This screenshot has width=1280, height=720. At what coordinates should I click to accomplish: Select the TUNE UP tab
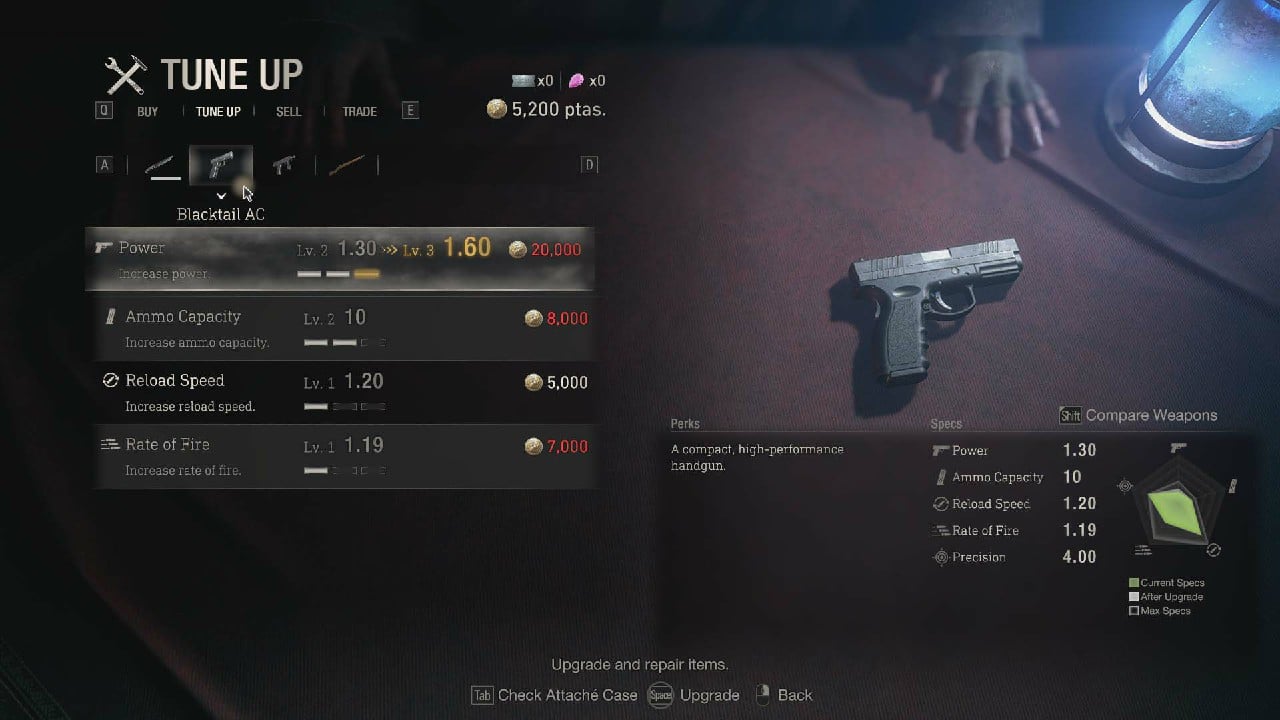218,111
